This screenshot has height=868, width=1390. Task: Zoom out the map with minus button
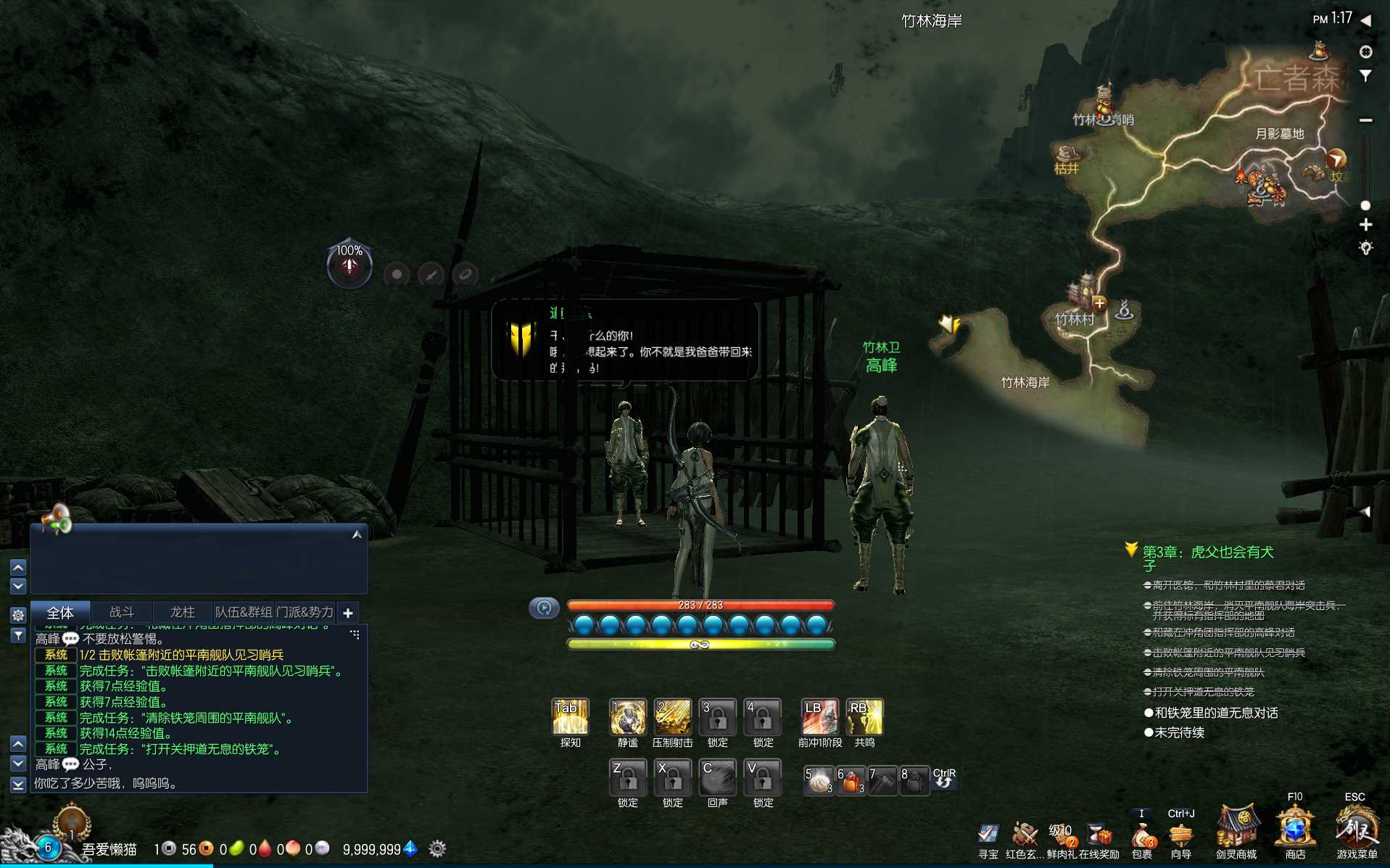(x=1366, y=120)
